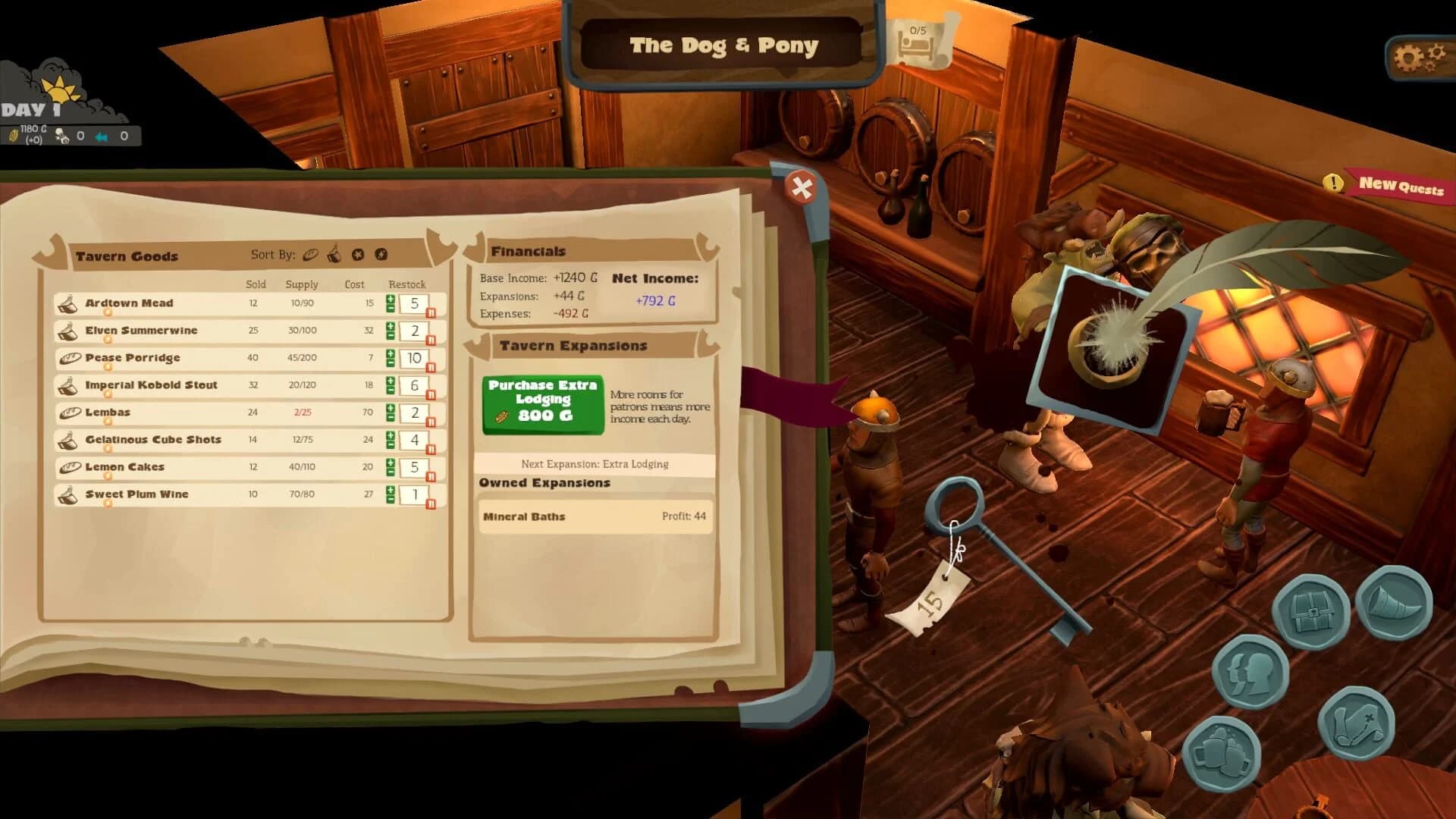Click the Mineral Baths expansion entry
This screenshot has height=819, width=1456.
(595, 516)
